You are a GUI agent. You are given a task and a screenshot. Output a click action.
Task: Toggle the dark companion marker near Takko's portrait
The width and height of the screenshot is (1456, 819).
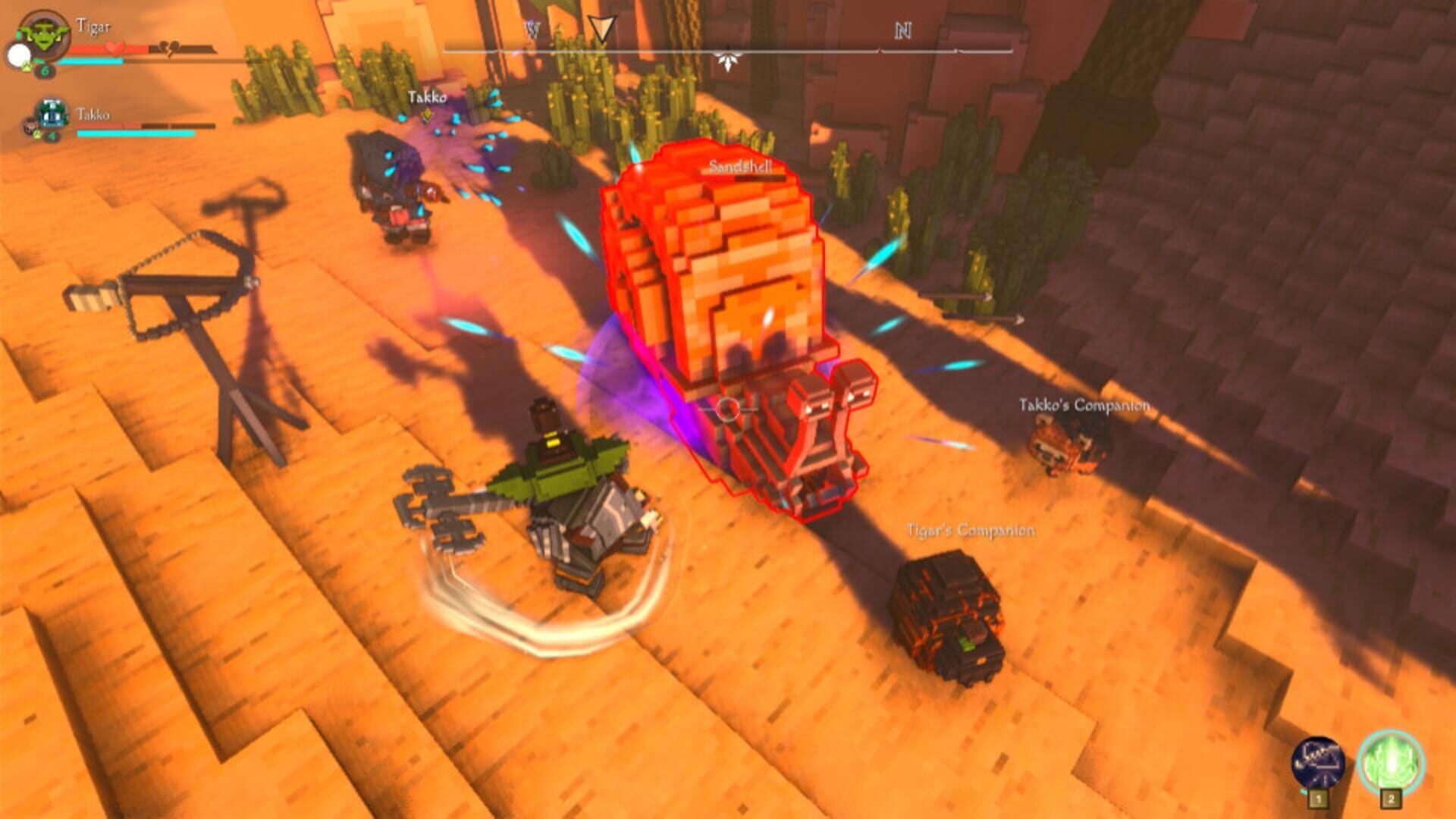pos(30,127)
